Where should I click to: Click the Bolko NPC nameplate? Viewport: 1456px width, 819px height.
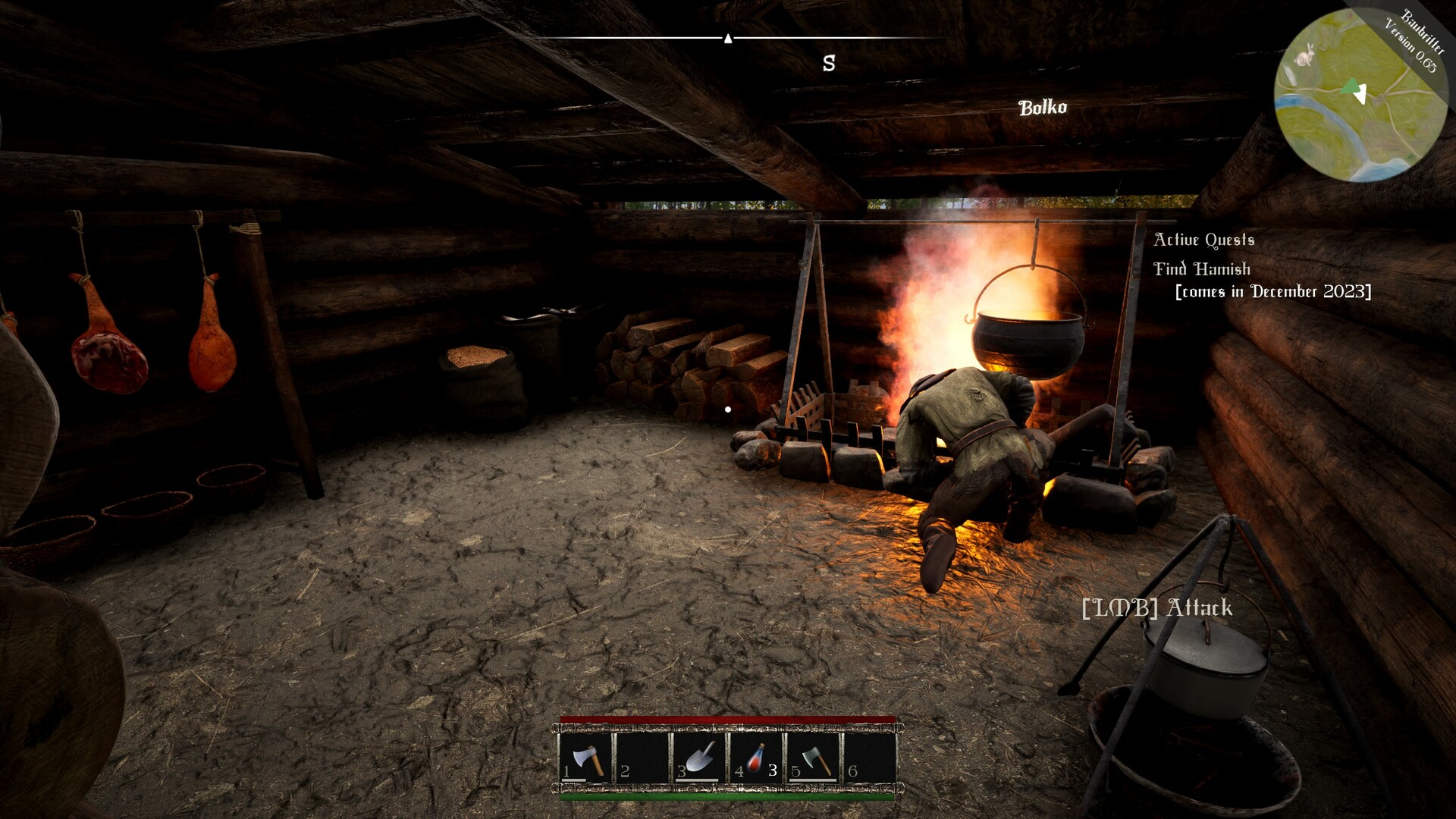click(x=1043, y=107)
